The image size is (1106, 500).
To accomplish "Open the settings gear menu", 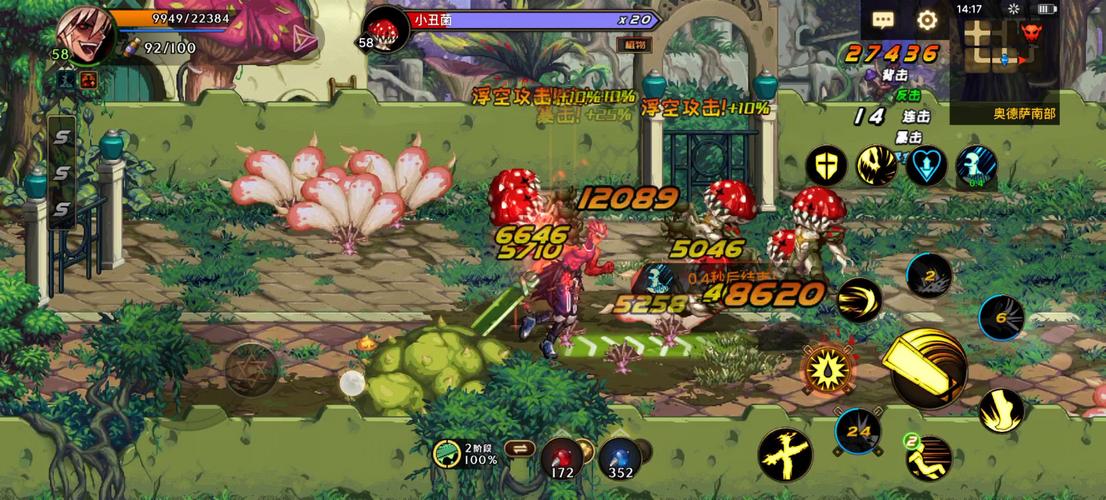I will (927, 20).
